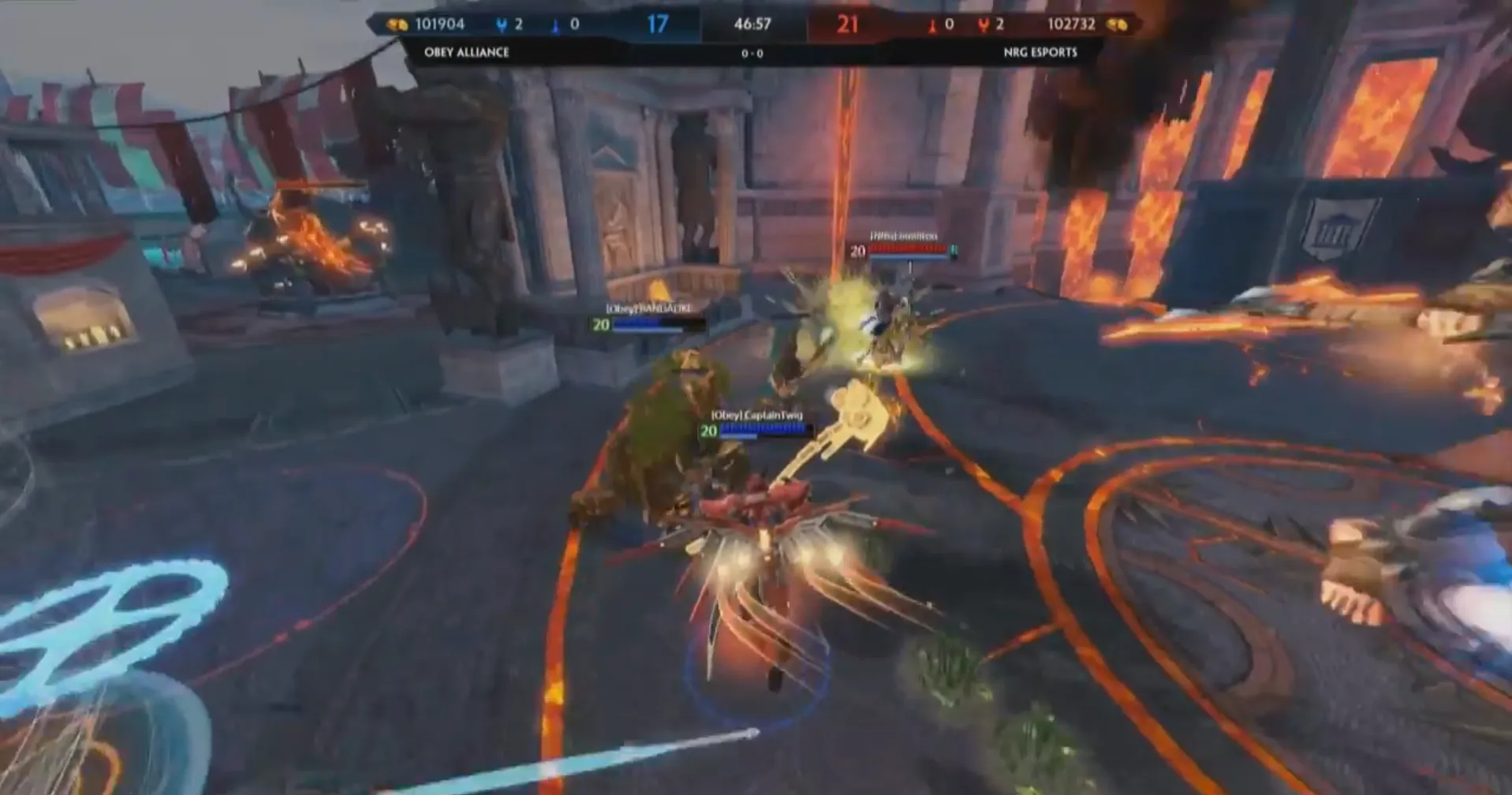The width and height of the screenshot is (1512, 795).
Task: Select the red trident phoenix icon showing 2
Action: click(984, 24)
